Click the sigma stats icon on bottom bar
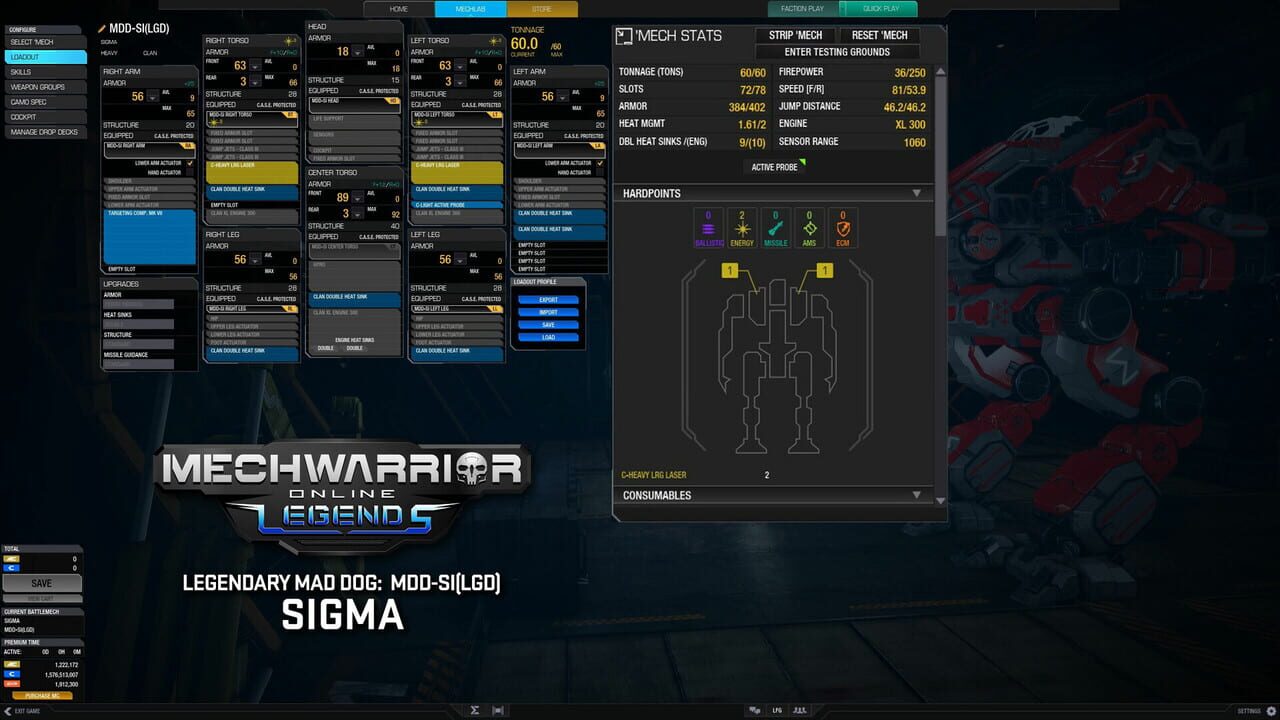The image size is (1280, 720). [475, 710]
